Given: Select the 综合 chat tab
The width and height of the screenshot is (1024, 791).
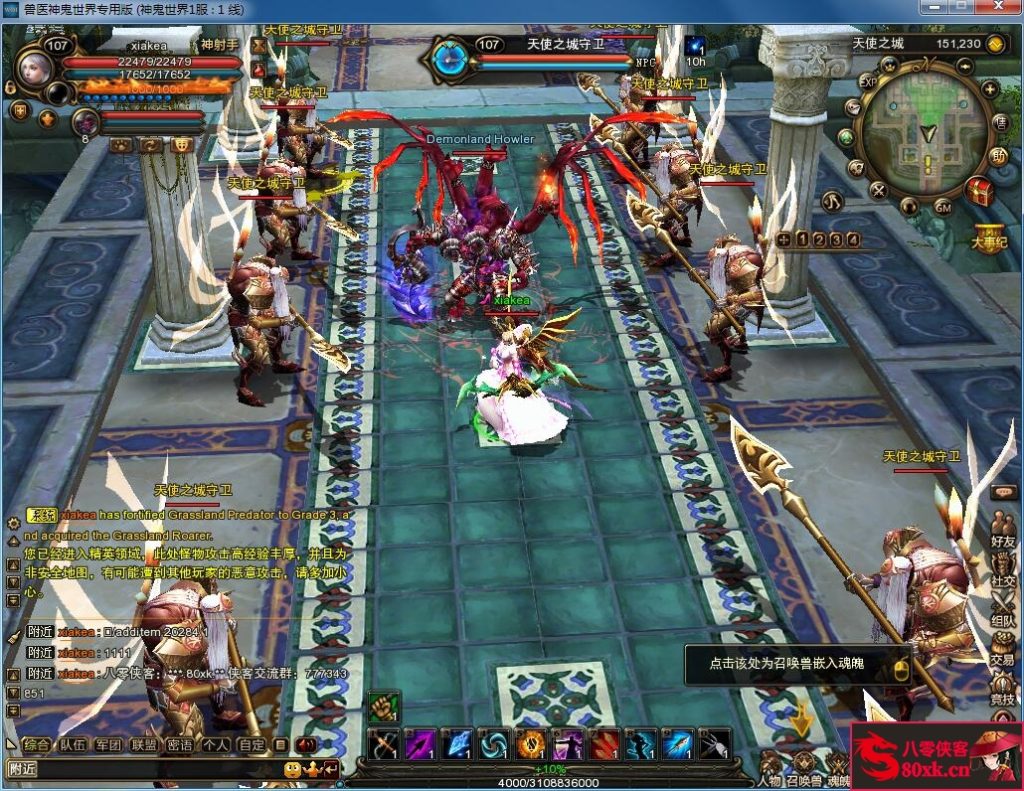Looking at the screenshot, I should [x=37, y=745].
